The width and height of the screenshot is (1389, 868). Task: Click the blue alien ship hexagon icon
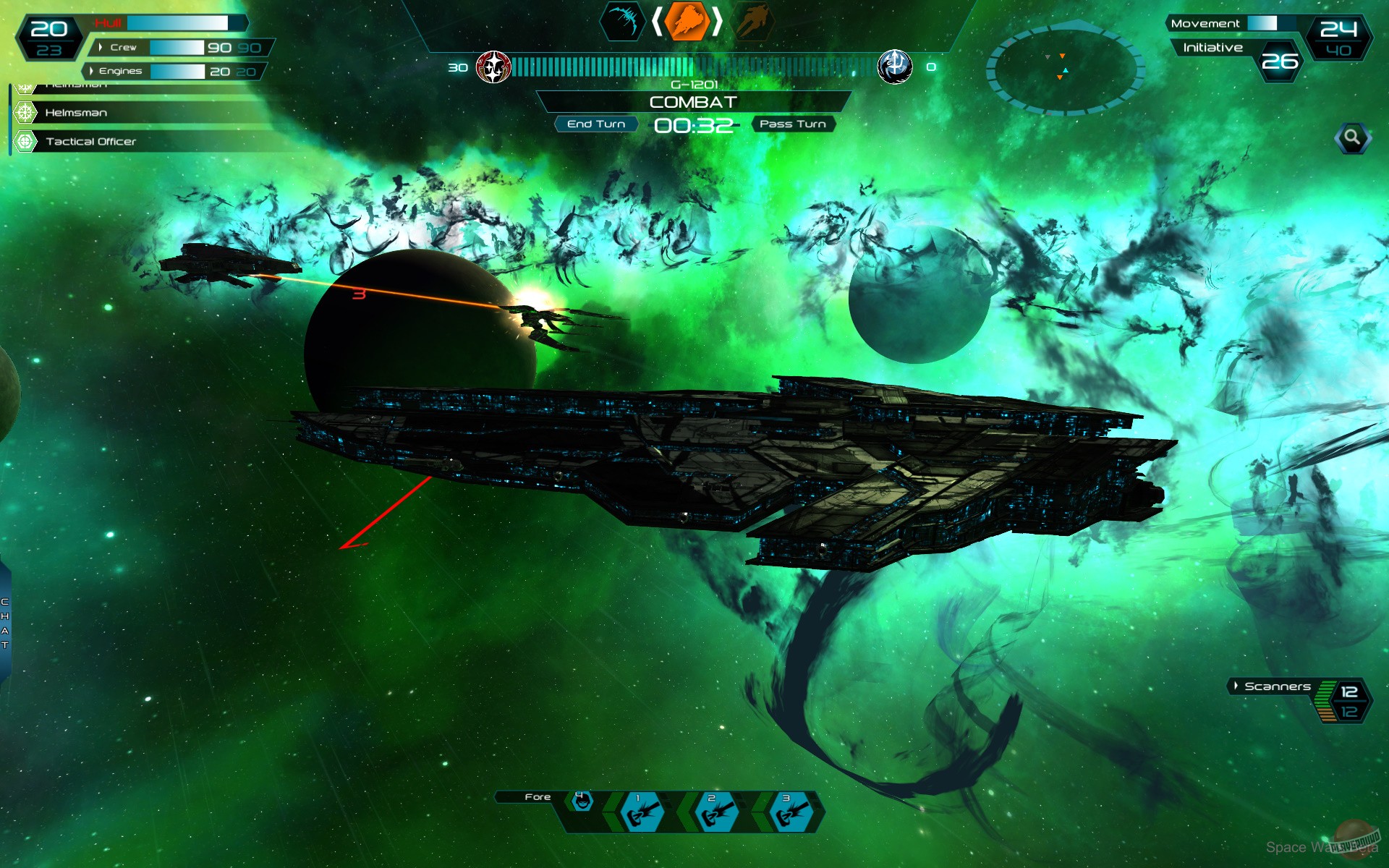(x=624, y=22)
